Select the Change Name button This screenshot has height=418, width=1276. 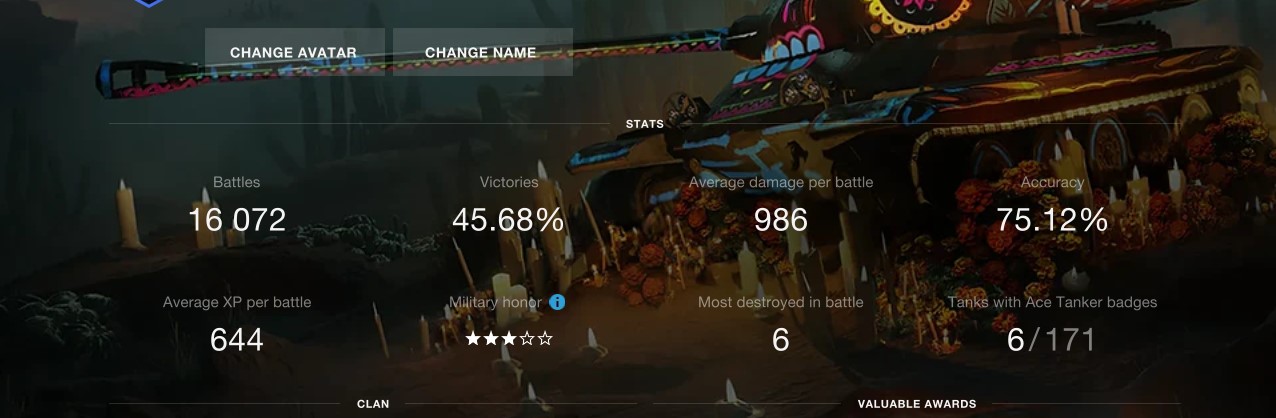click(481, 53)
